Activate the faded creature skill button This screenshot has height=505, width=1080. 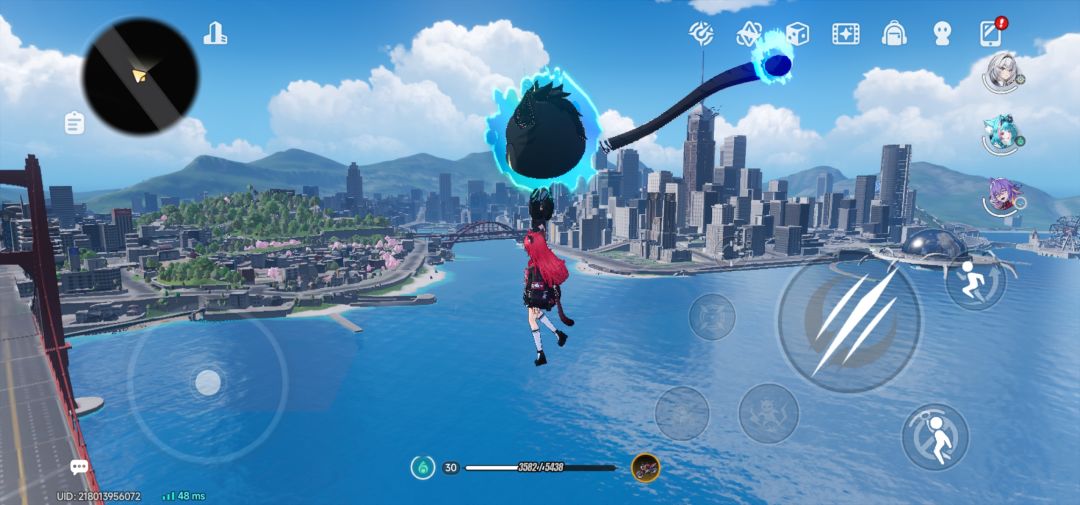768,413
